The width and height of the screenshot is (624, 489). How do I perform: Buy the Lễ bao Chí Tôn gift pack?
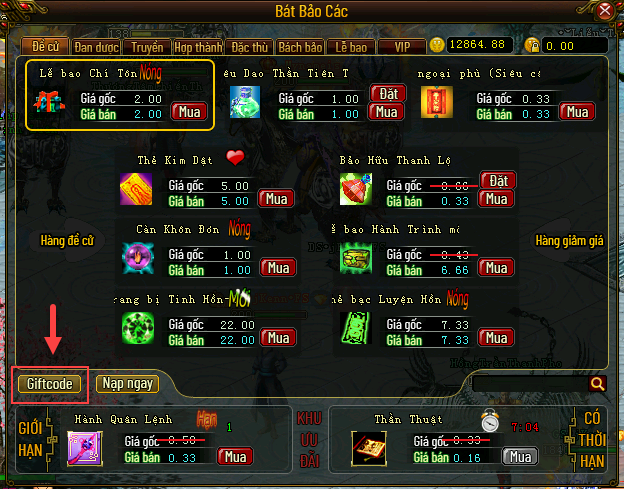click(x=187, y=112)
